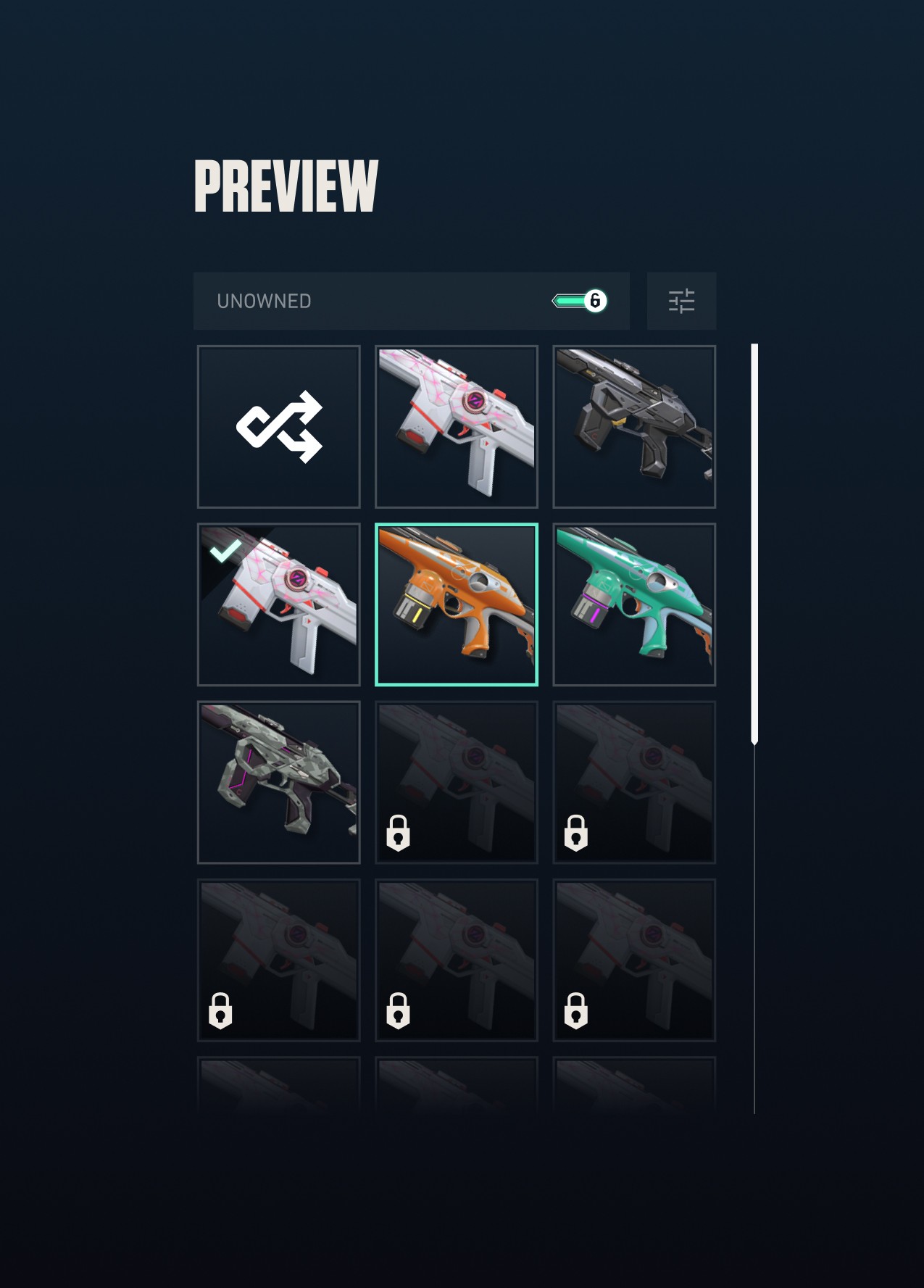Select the equipped checkmarked white skin

tap(279, 604)
